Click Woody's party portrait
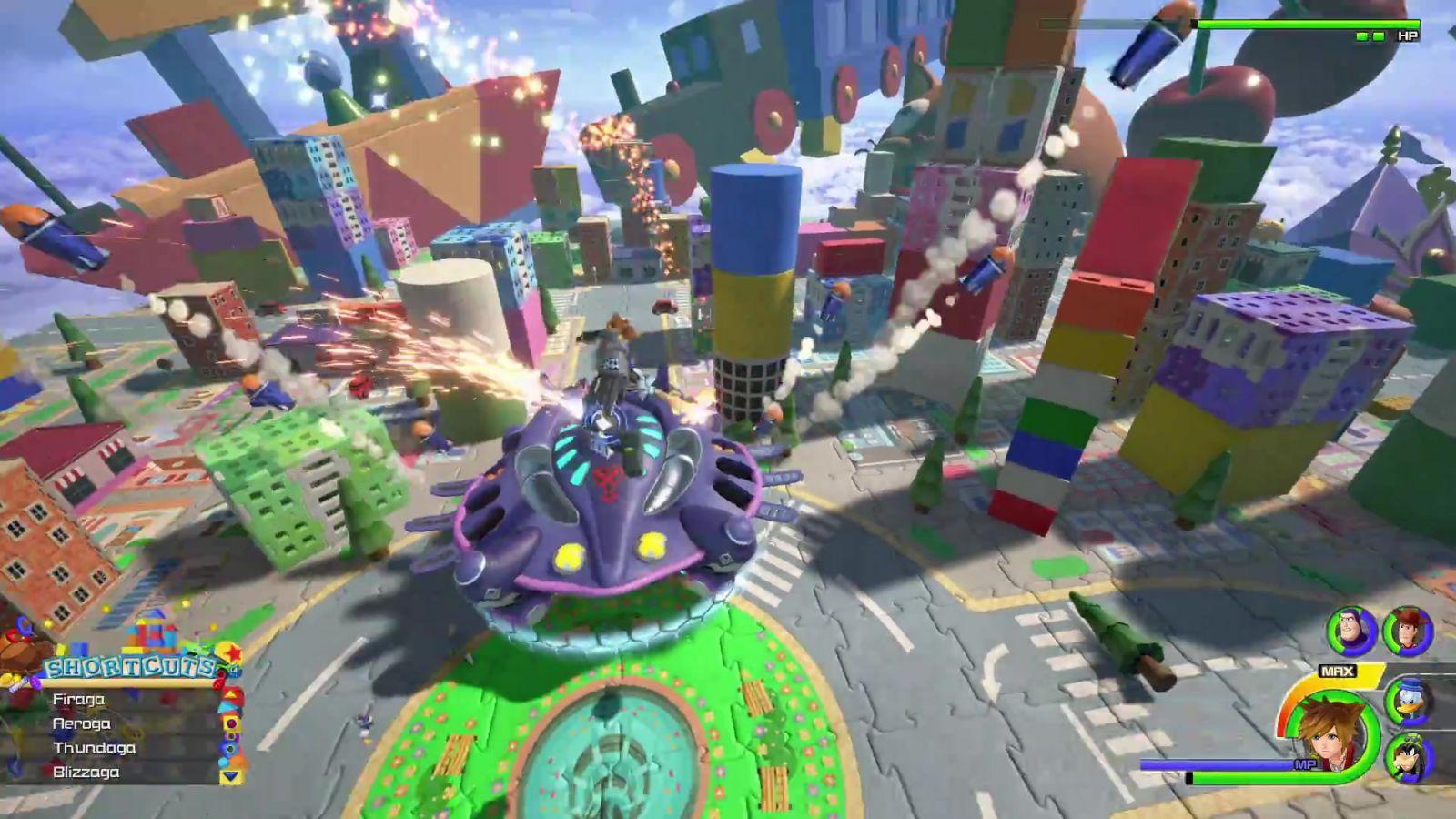This screenshot has height=819, width=1456. click(1408, 631)
